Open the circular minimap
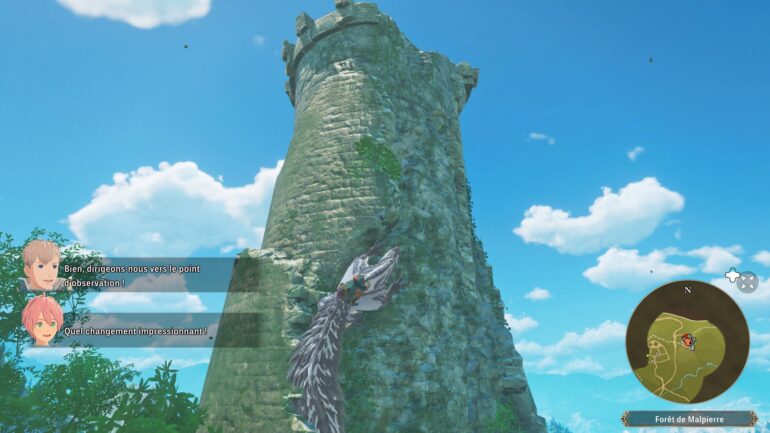This screenshot has height=433, width=770. (x=686, y=341)
